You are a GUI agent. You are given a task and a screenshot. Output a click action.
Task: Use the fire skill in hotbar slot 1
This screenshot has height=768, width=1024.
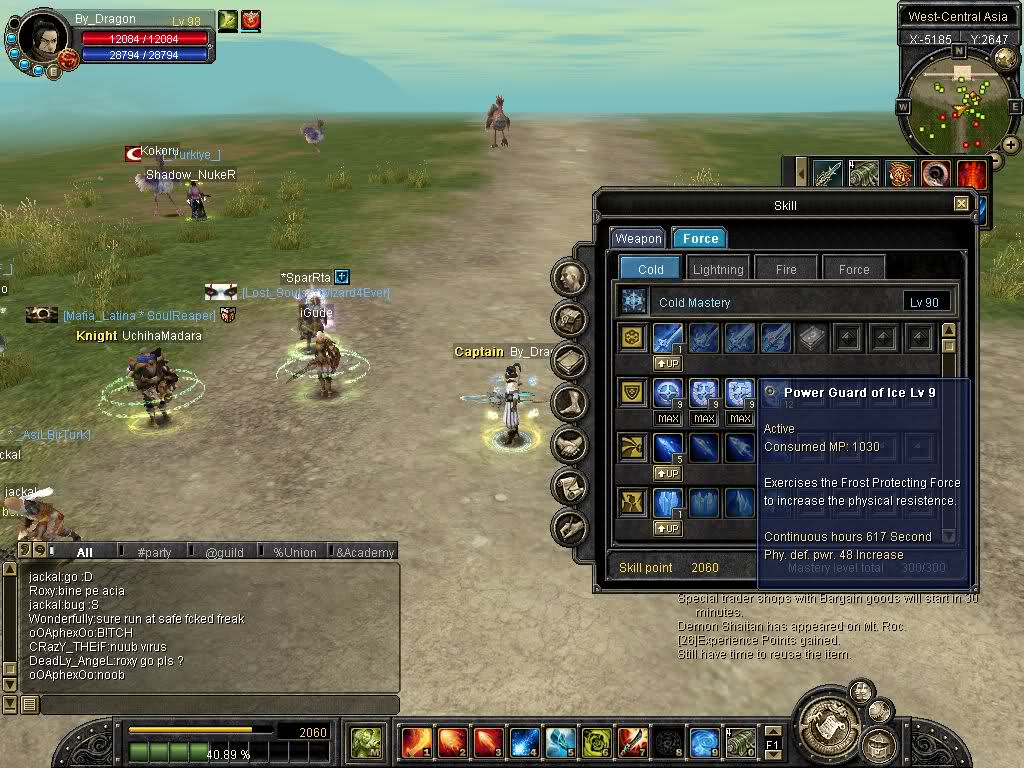tap(416, 743)
